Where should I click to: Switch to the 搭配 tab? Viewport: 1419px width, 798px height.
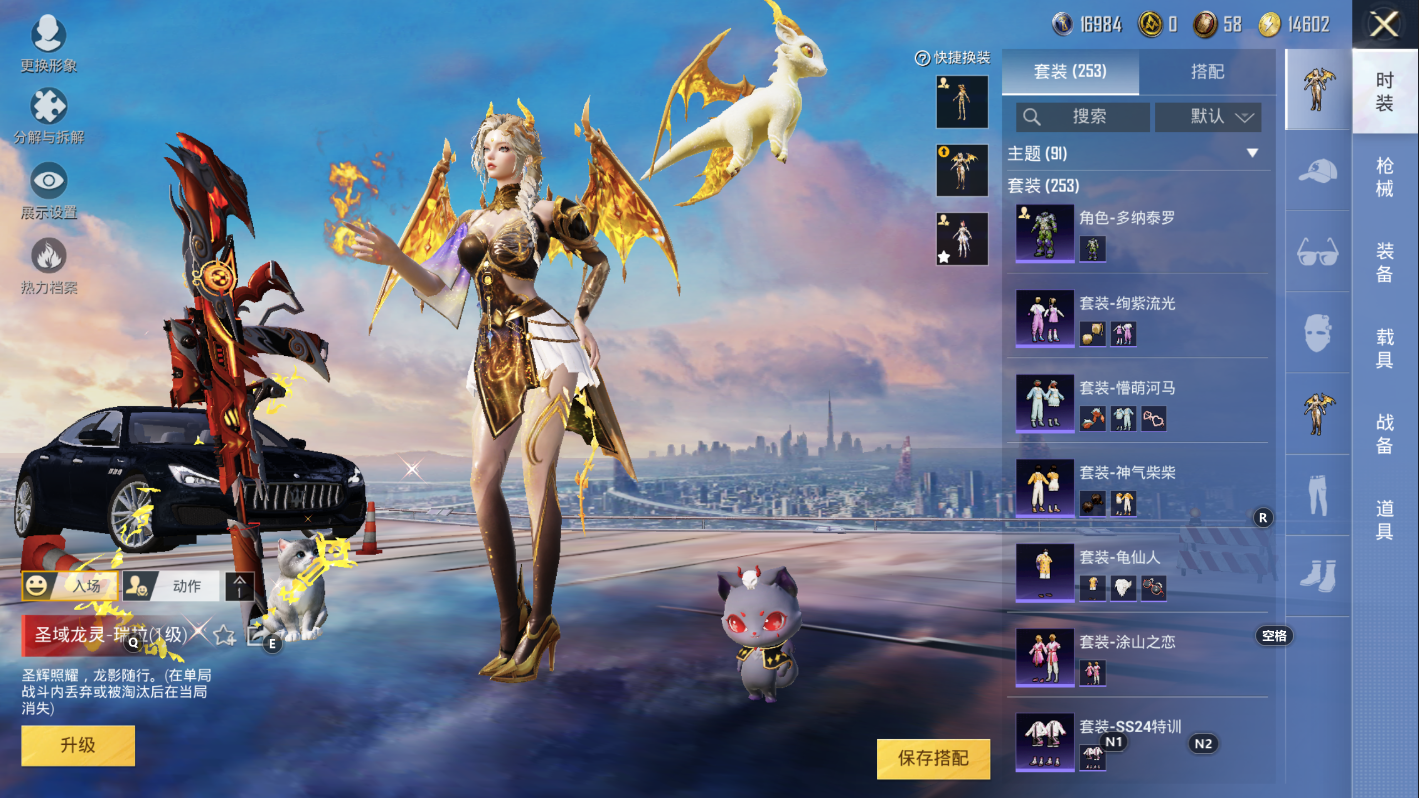pyautogui.click(x=1207, y=72)
